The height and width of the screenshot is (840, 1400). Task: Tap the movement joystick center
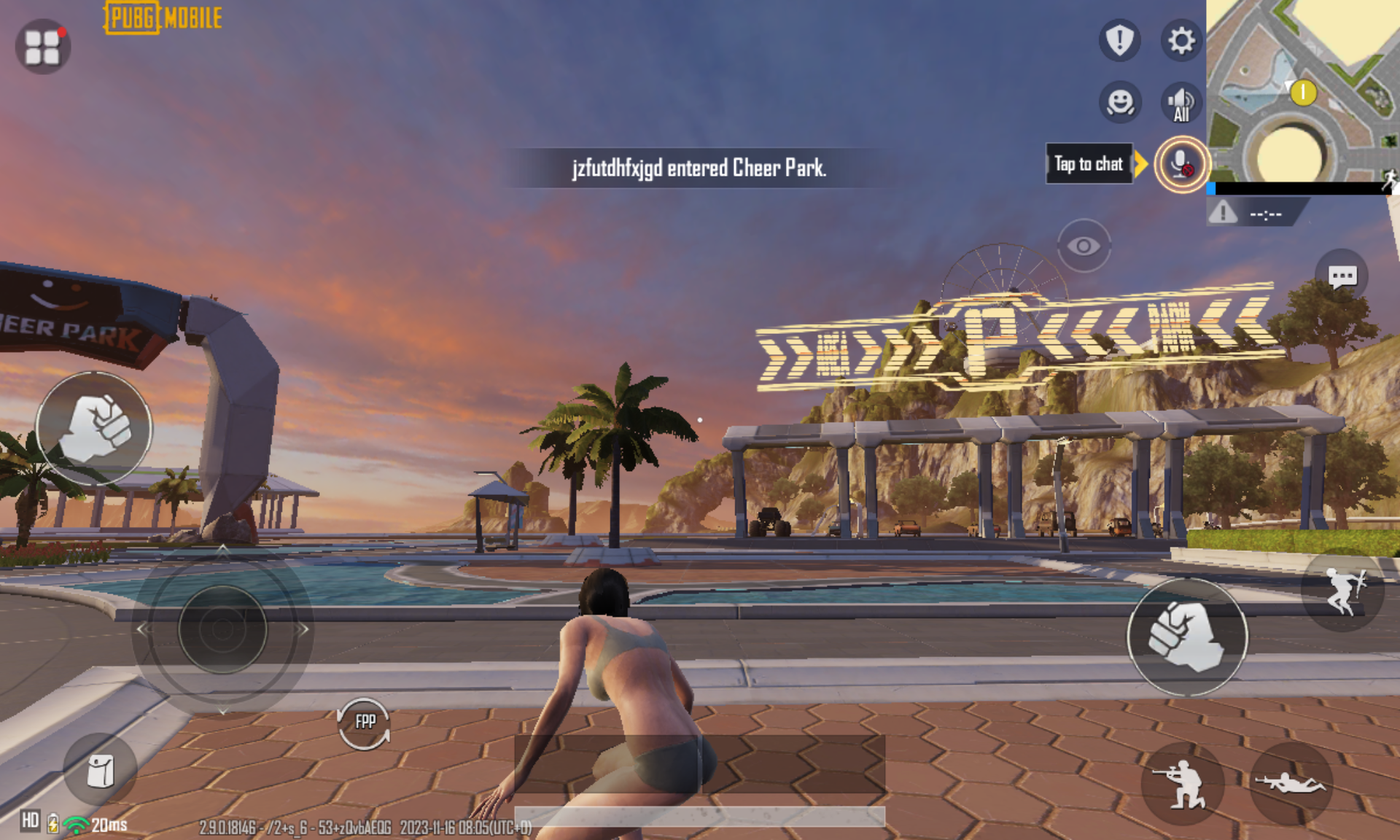[x=222, y=629]
